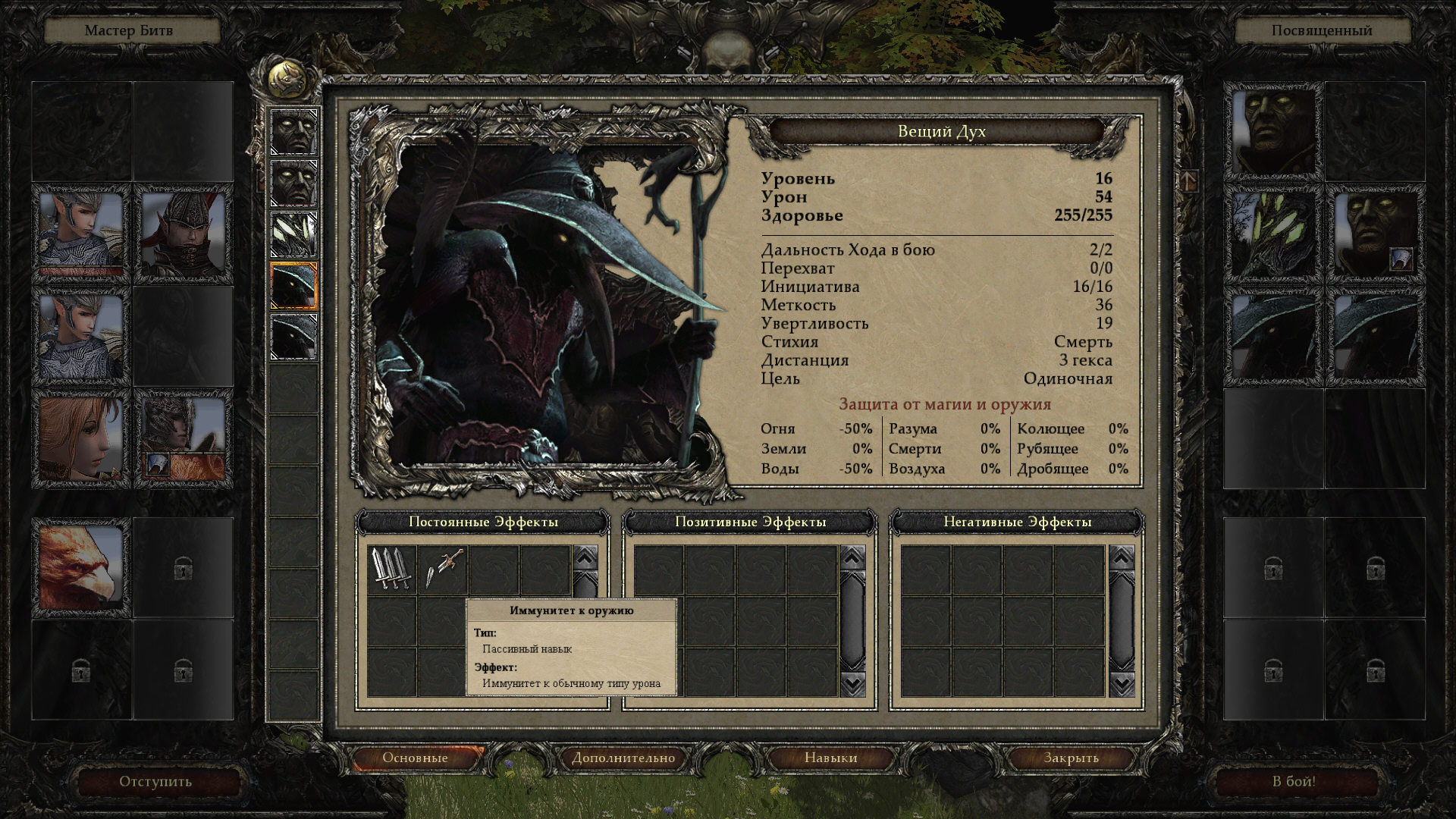Pick the green-leafed treant enemy portrait

point(1272,234)
